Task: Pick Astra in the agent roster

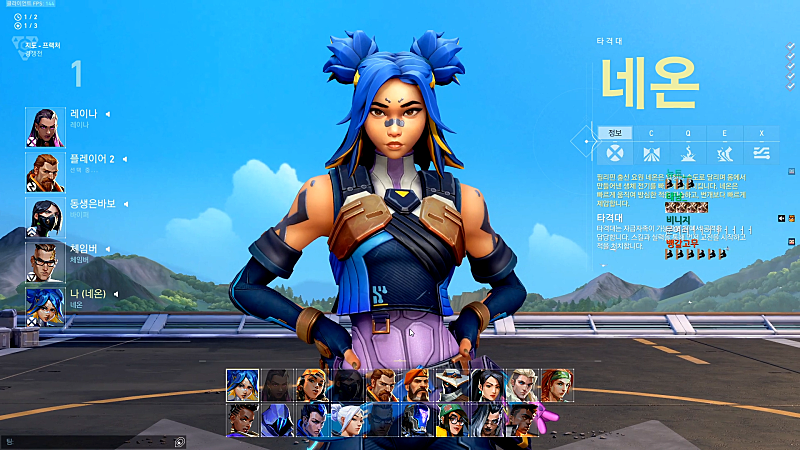Action: pos(242,419)
